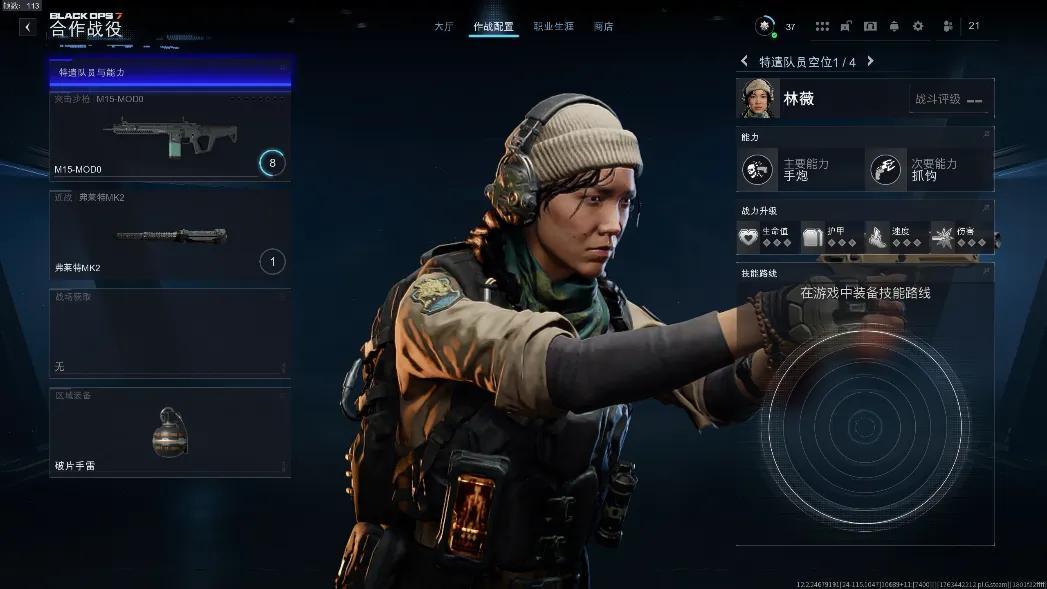Open the 大厅 lobby tab
Viewport: 1047px width, 589px height.
(x=443, y=27)
